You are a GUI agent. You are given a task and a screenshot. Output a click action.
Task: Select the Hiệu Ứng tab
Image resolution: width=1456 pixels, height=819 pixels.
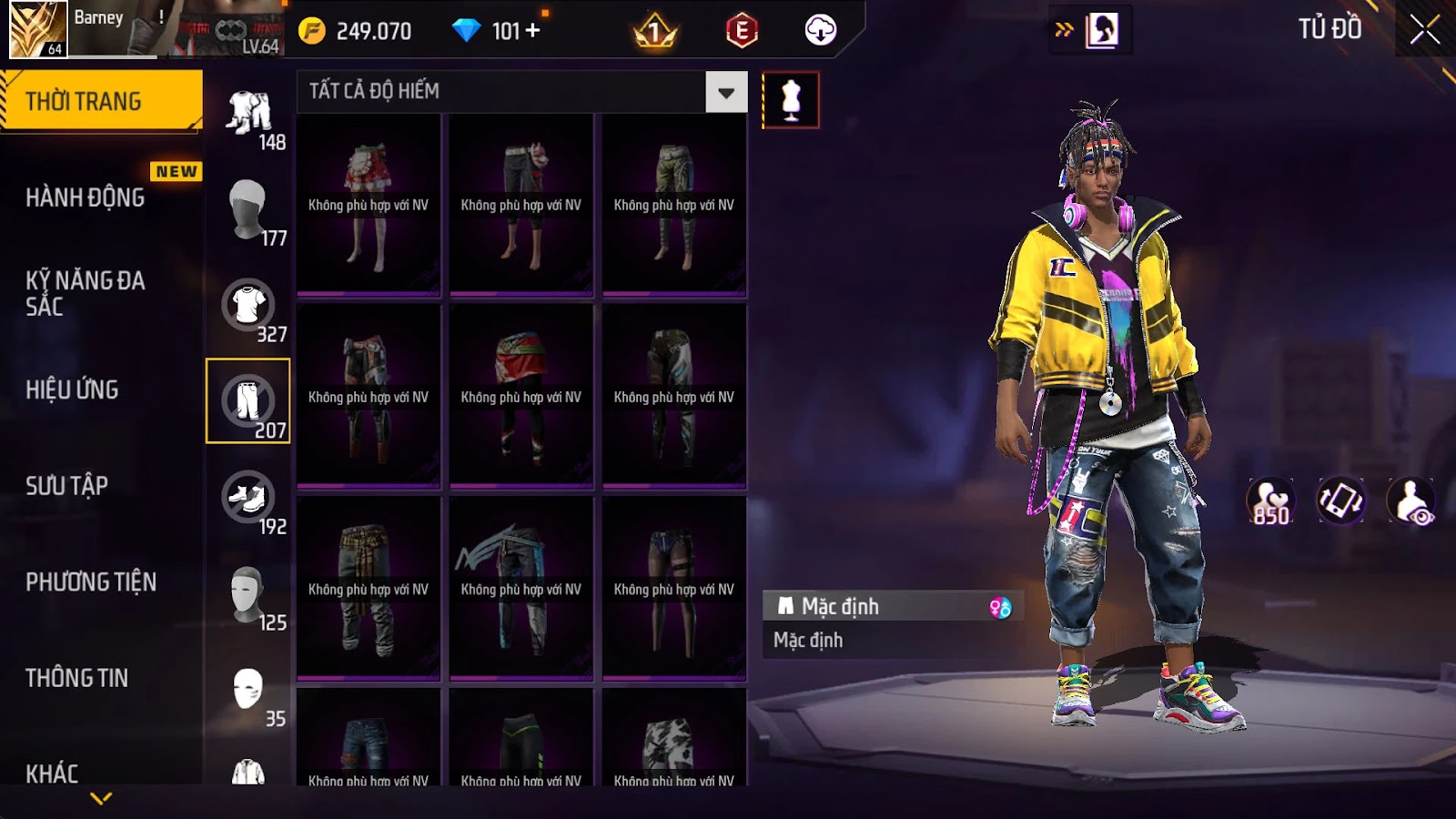[x=73, y=389]
